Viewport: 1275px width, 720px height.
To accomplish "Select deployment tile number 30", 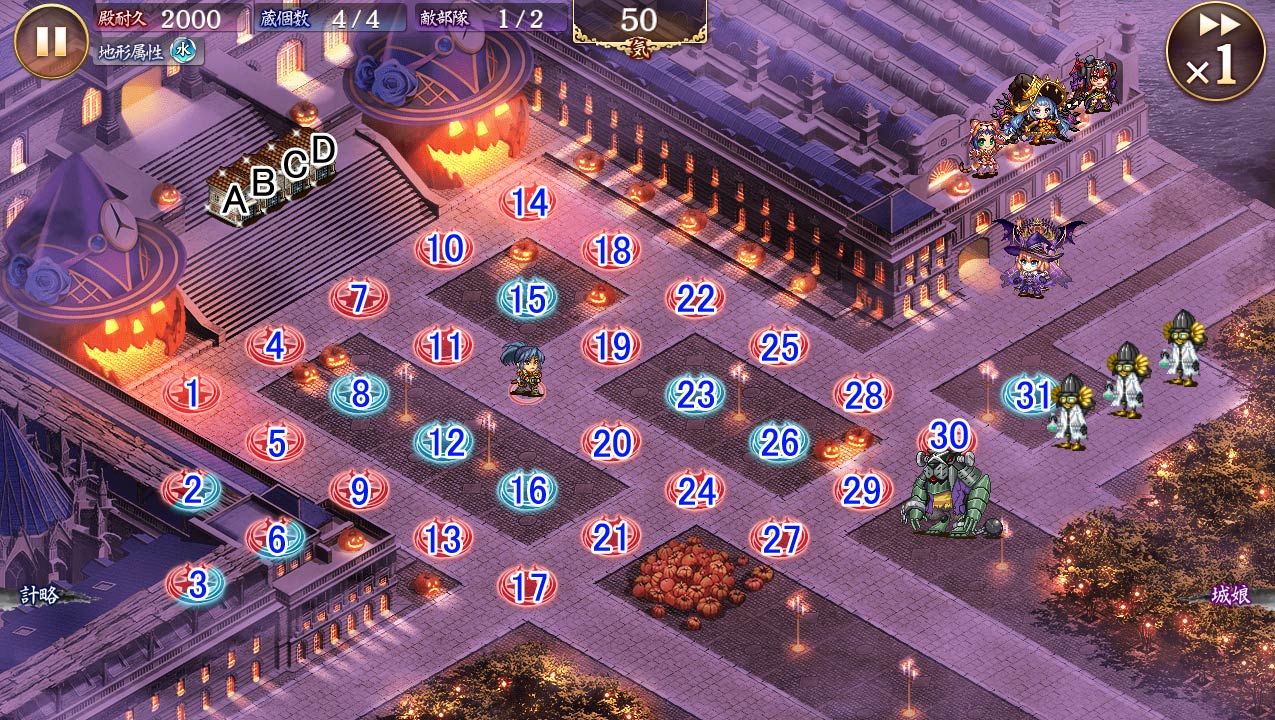I will click(x=948, y=436).
